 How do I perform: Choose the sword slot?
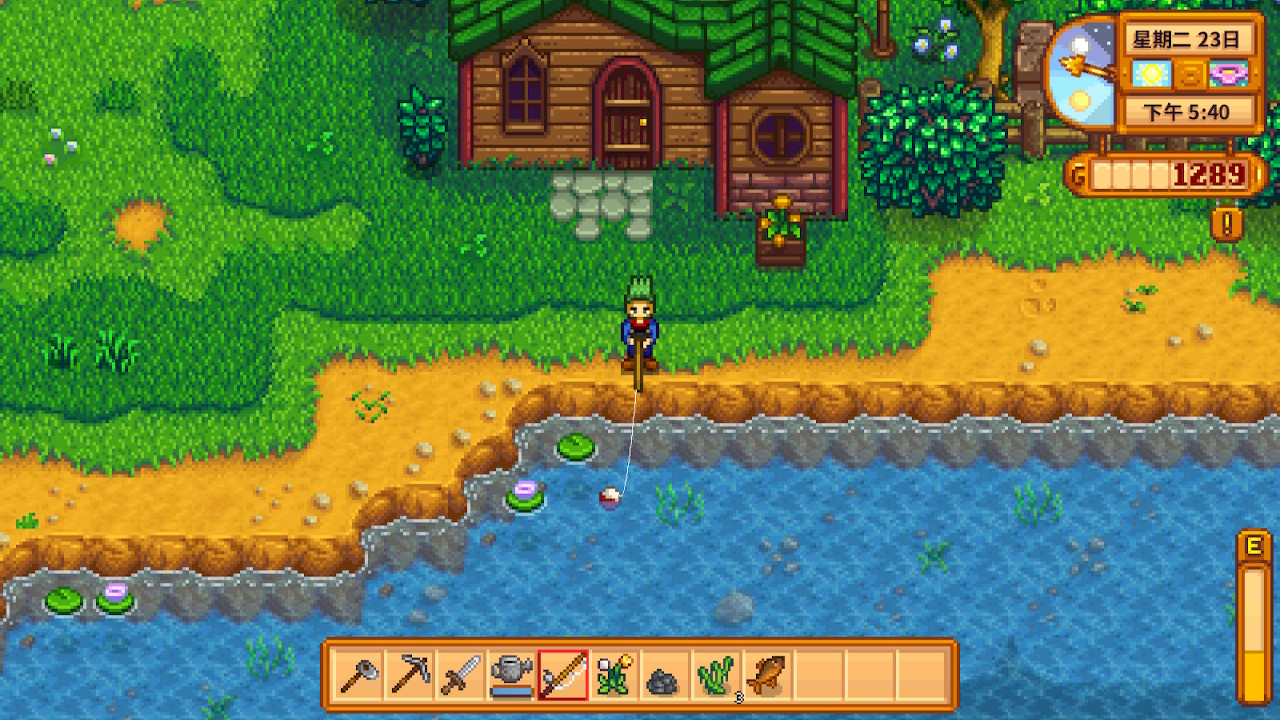coord(461,675)
